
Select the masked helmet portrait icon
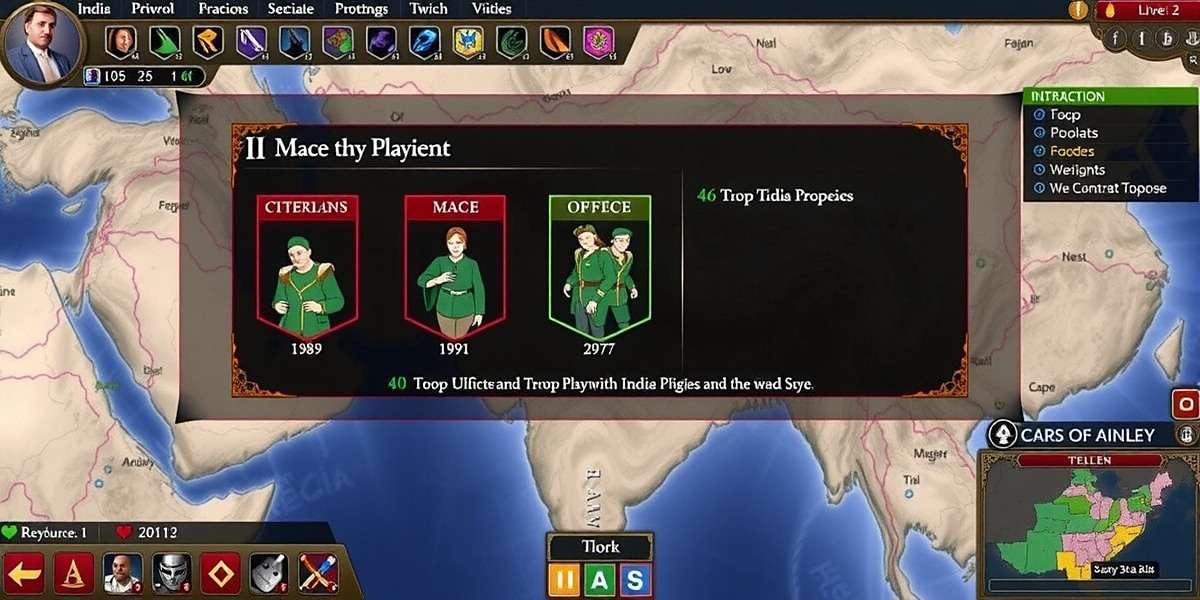tap(171, 575)
